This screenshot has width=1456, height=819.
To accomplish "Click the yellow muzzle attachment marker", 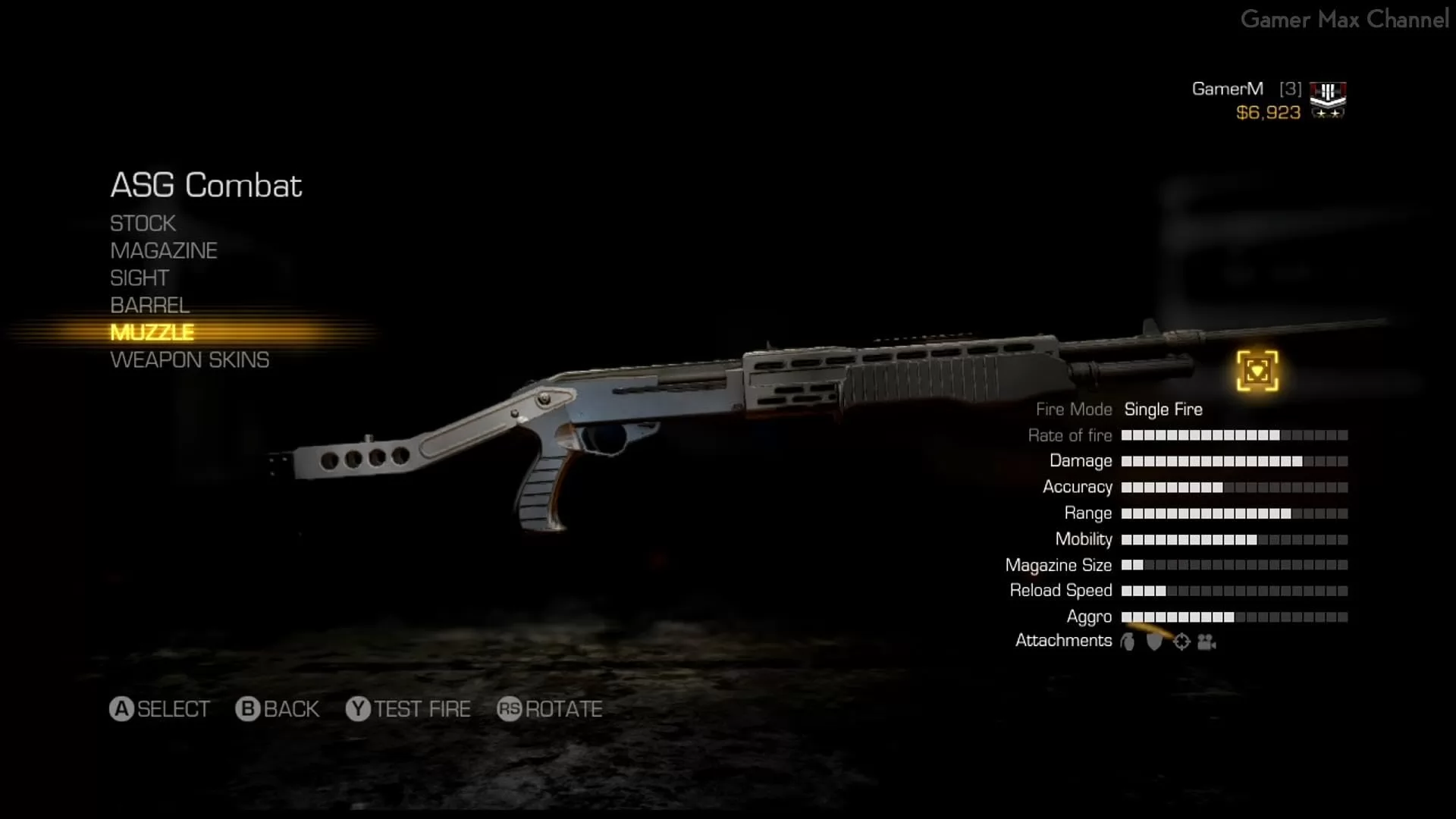I will 1257,371.
